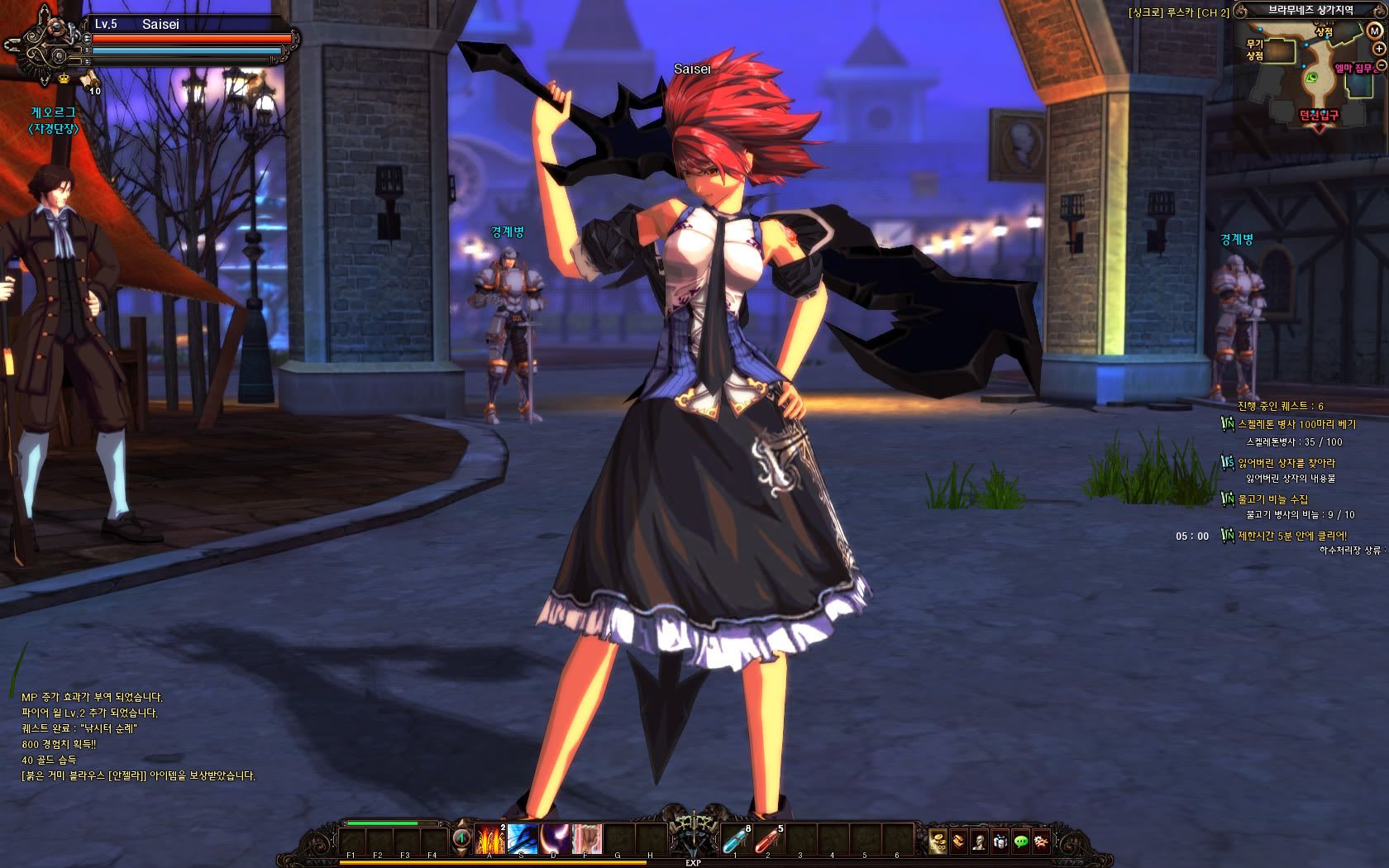Trigger the pink skill on slot F
Screen dimensions: 1389x868
tap(586, 838)
